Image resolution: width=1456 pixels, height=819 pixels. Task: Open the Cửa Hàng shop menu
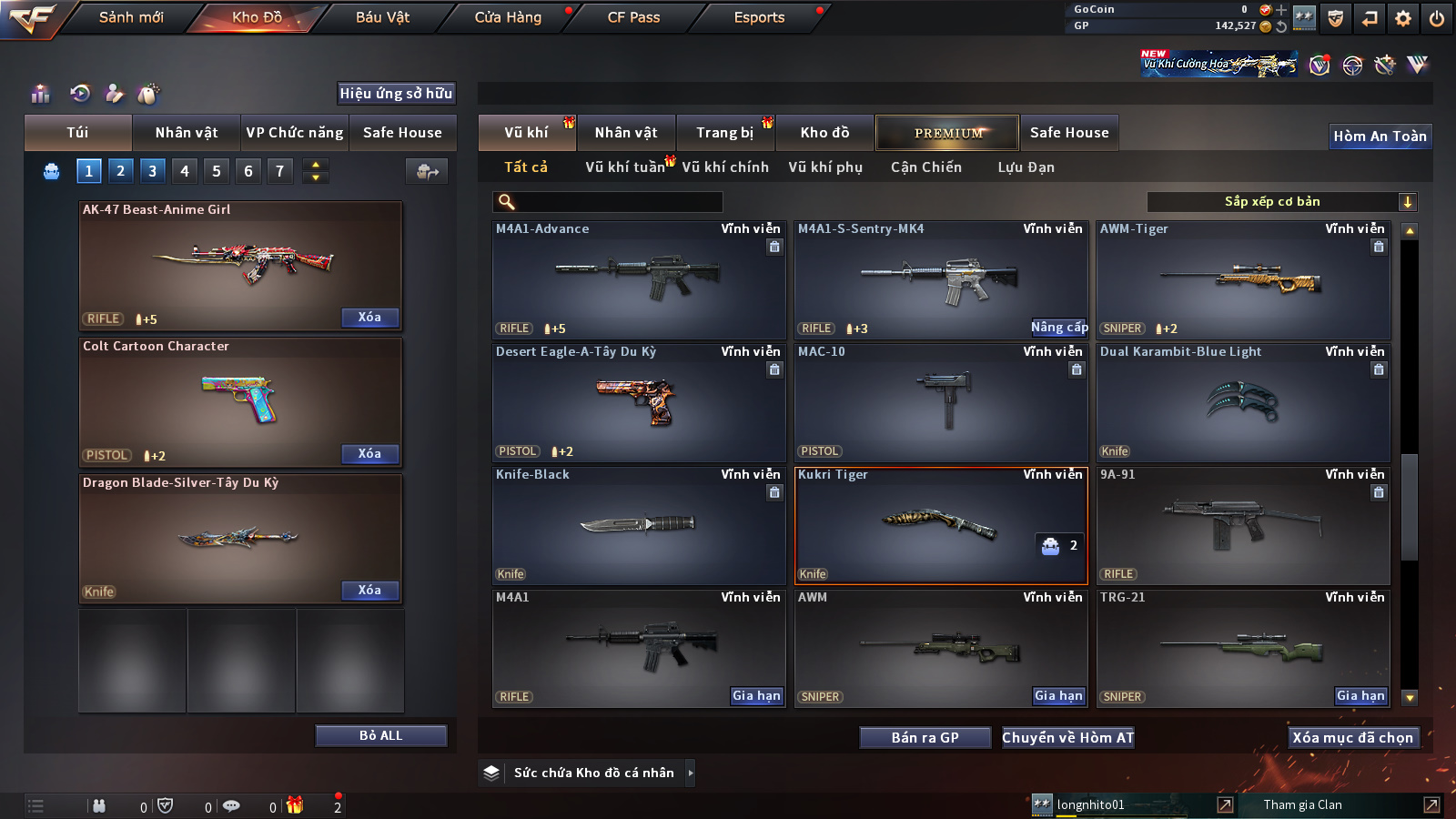pos(508,17)
